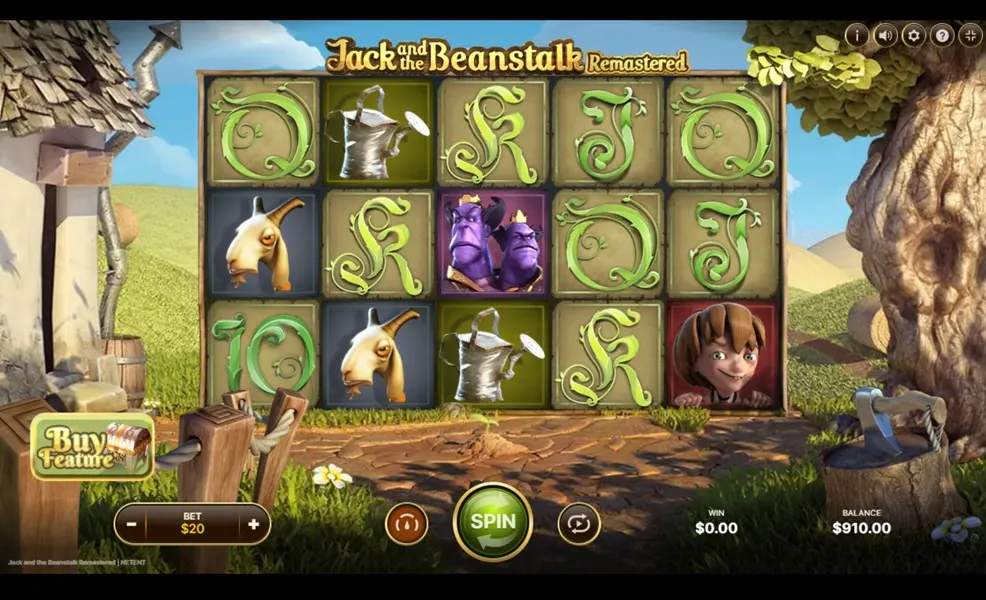Screen dimensions: 986x600
Task: Open the autoplay options
Action: click(579, 523)
